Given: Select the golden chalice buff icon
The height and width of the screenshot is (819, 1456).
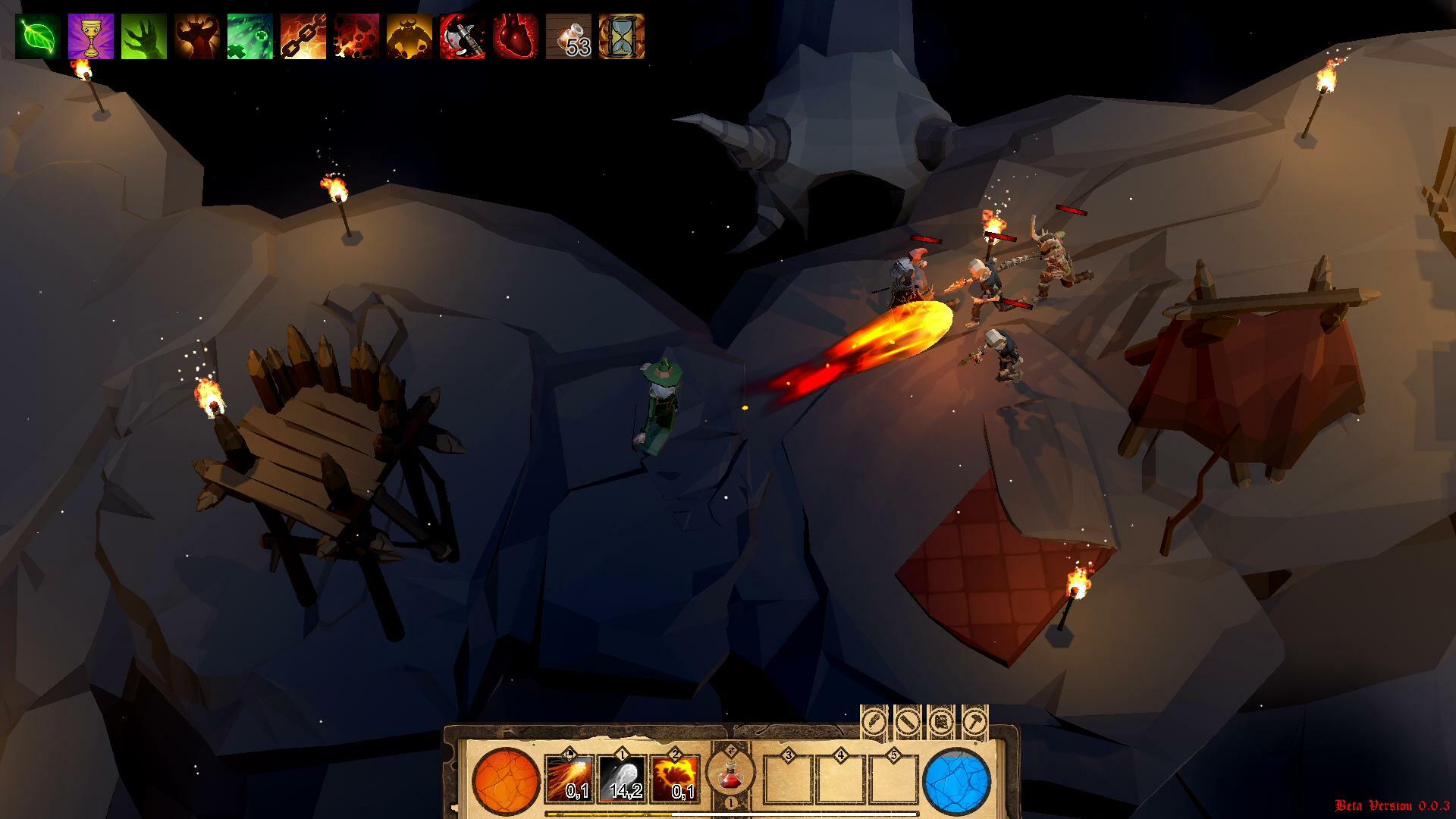Looking at the screenshot, I should click(91, 36).
